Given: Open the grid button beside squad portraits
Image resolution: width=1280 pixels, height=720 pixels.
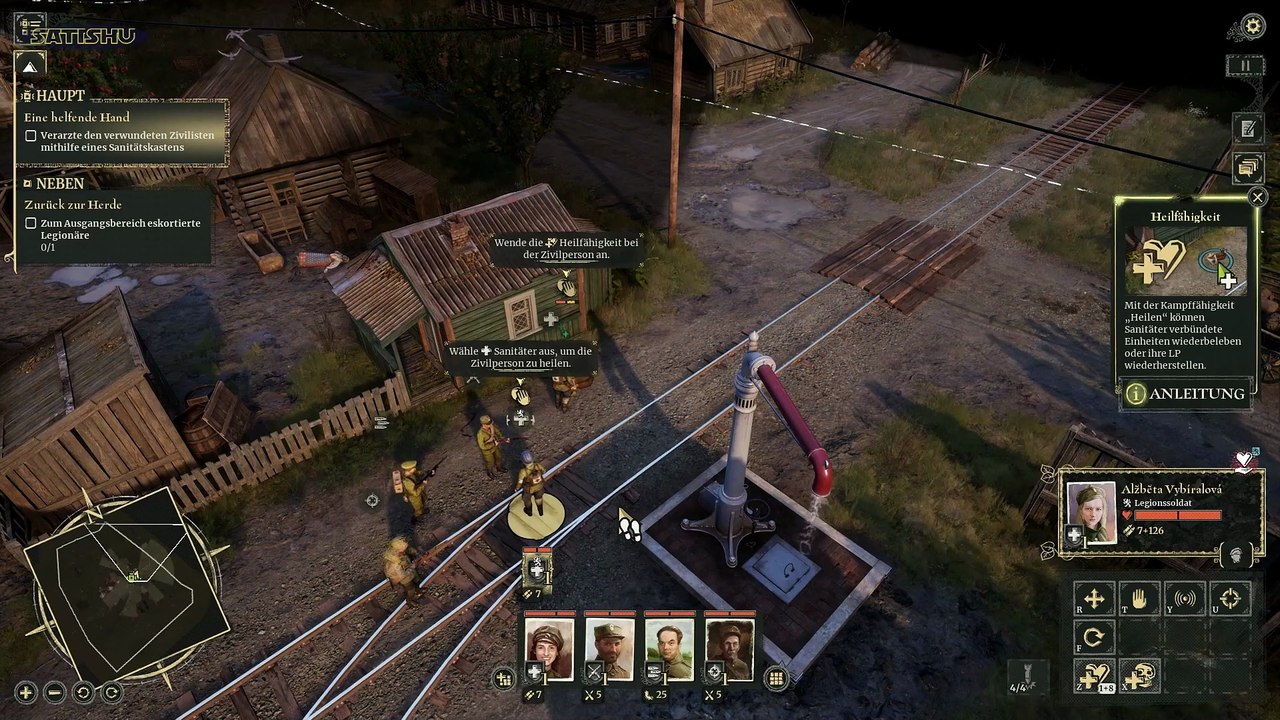Looking at the screenshot, I should 775,678.
